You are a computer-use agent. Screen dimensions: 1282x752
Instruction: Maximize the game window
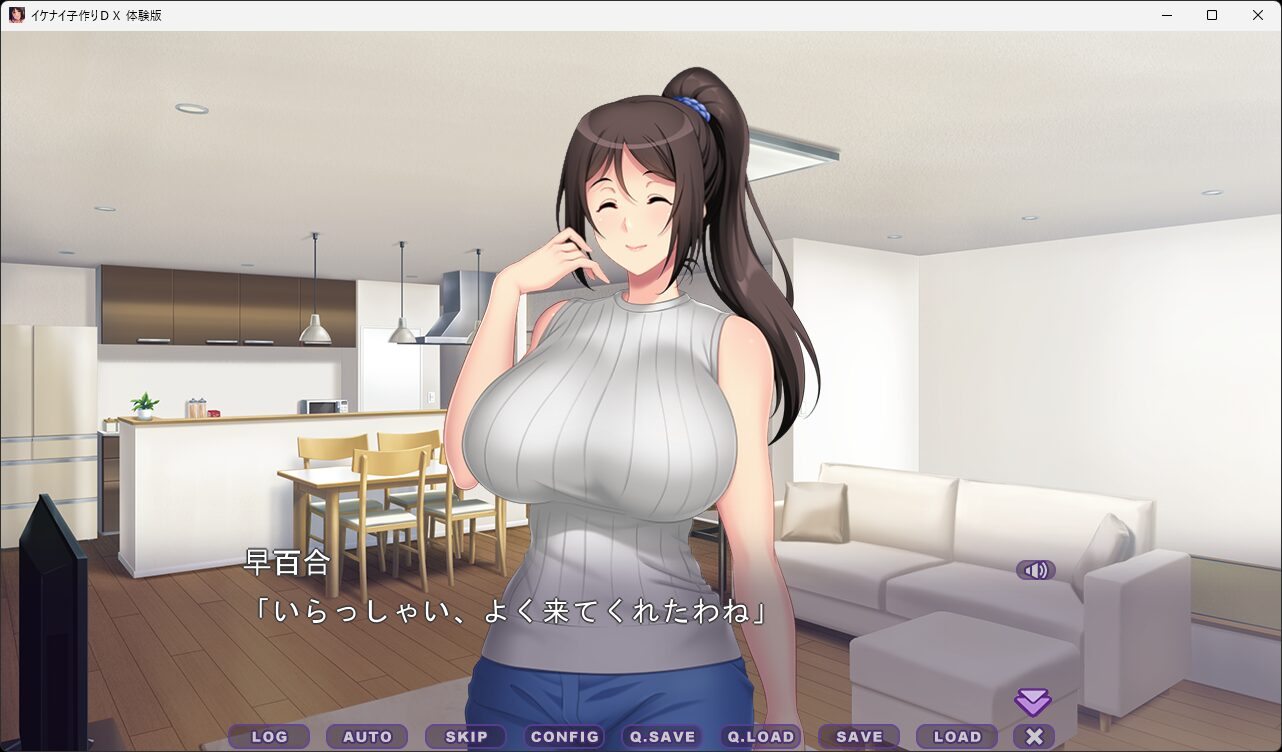tap(1212, 15)
